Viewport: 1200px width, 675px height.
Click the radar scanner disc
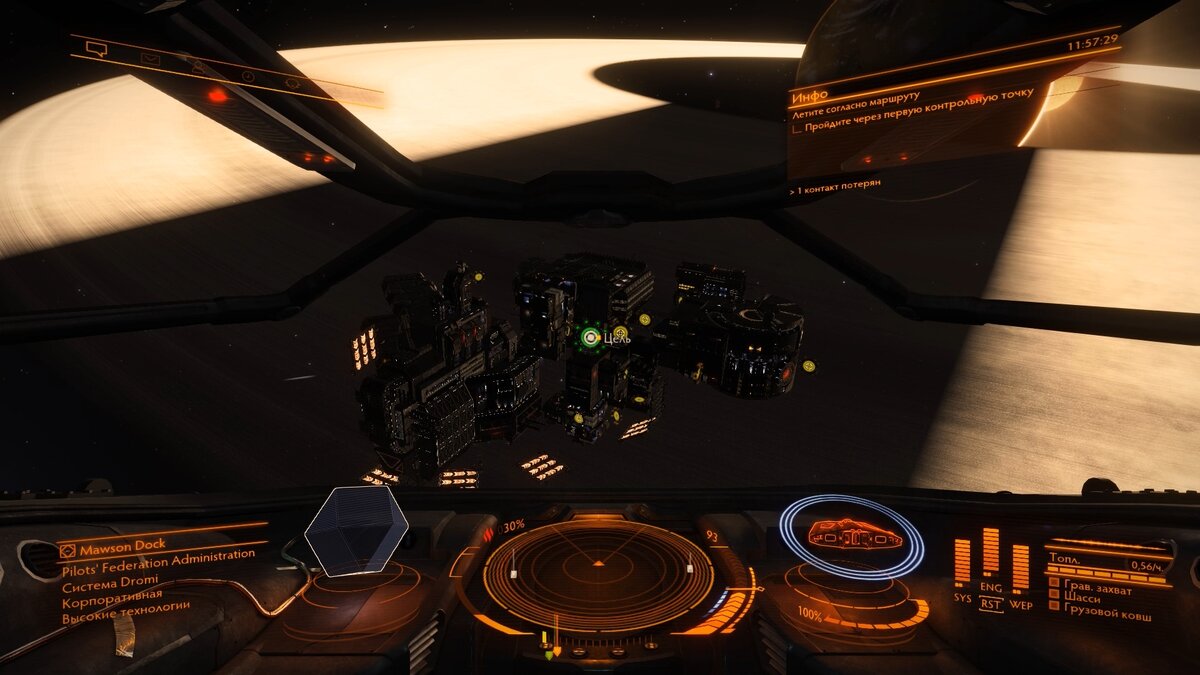click(x=598, y=576)
